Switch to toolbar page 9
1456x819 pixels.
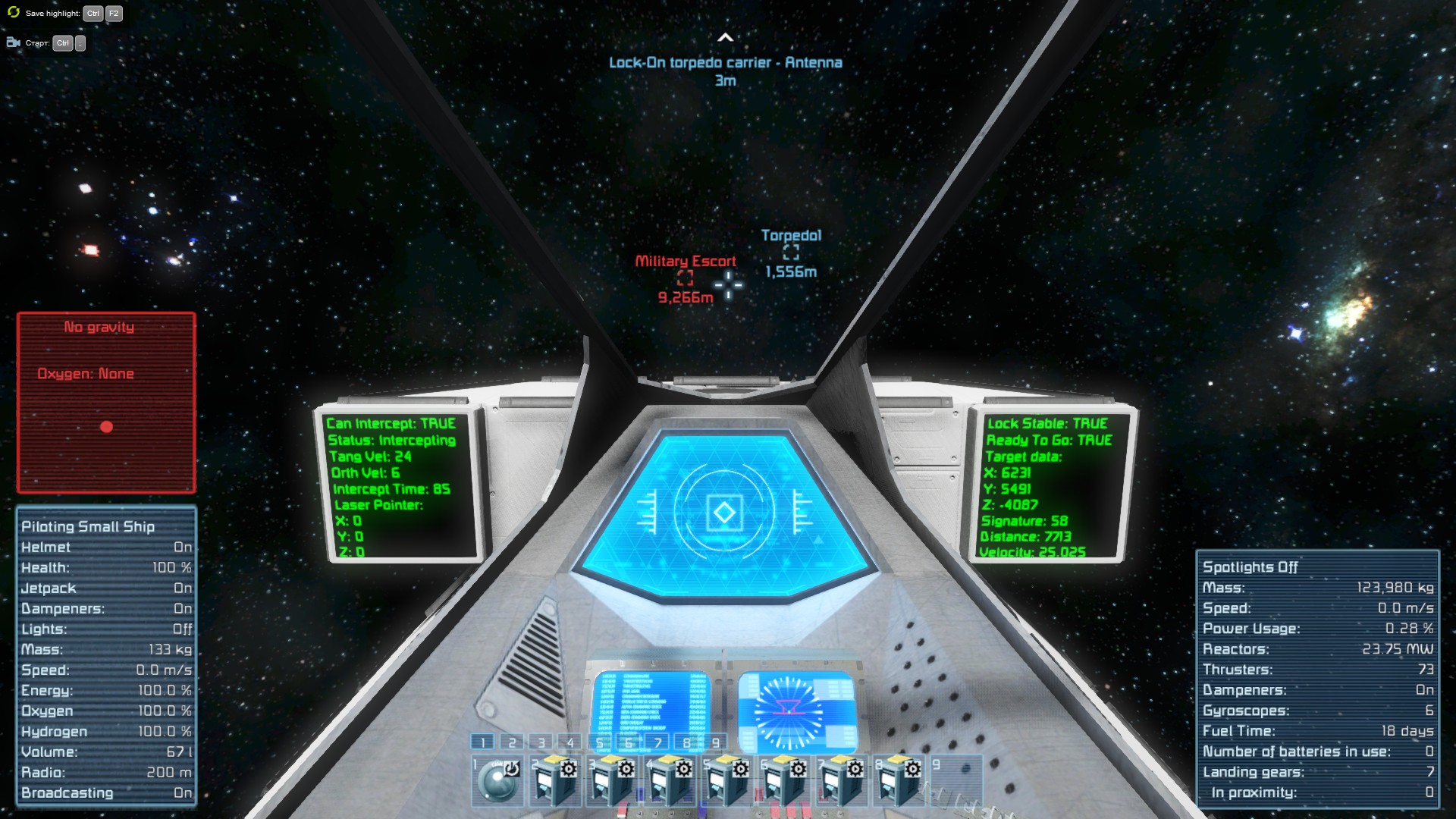click(715, 742)
